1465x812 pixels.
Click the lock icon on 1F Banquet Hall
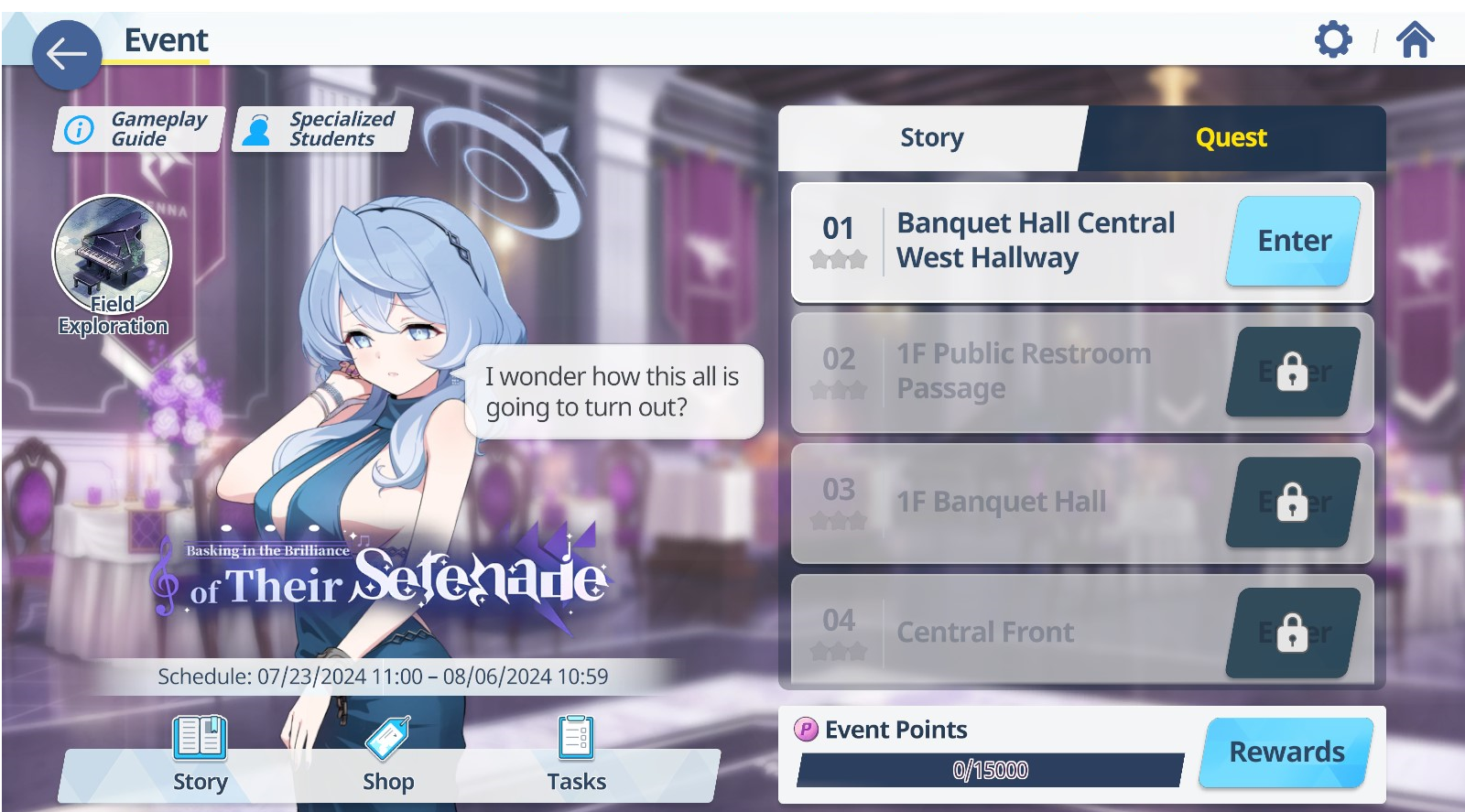[x=1291, y=503]
